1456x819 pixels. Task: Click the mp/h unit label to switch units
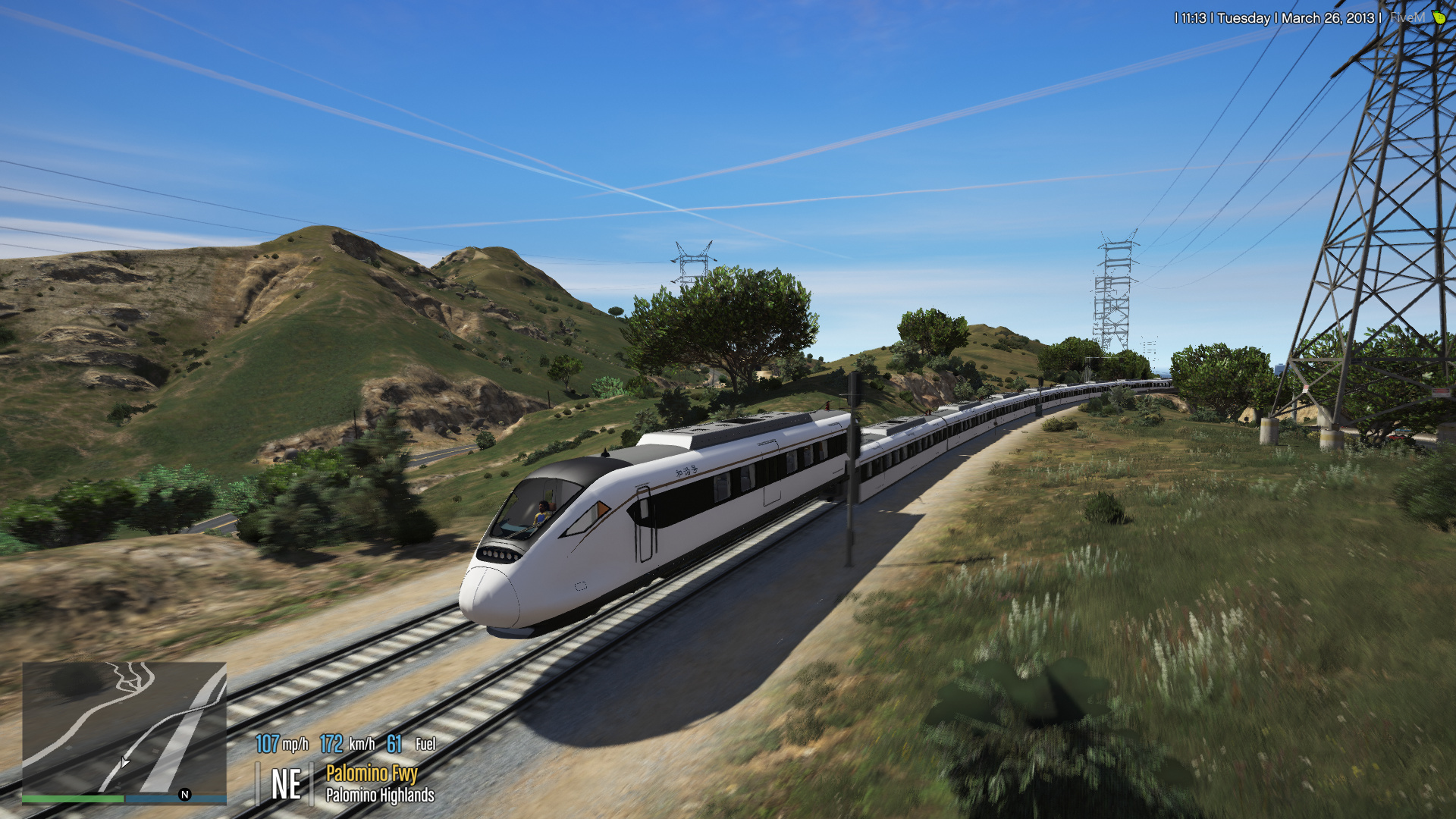[x=295, y=745]
